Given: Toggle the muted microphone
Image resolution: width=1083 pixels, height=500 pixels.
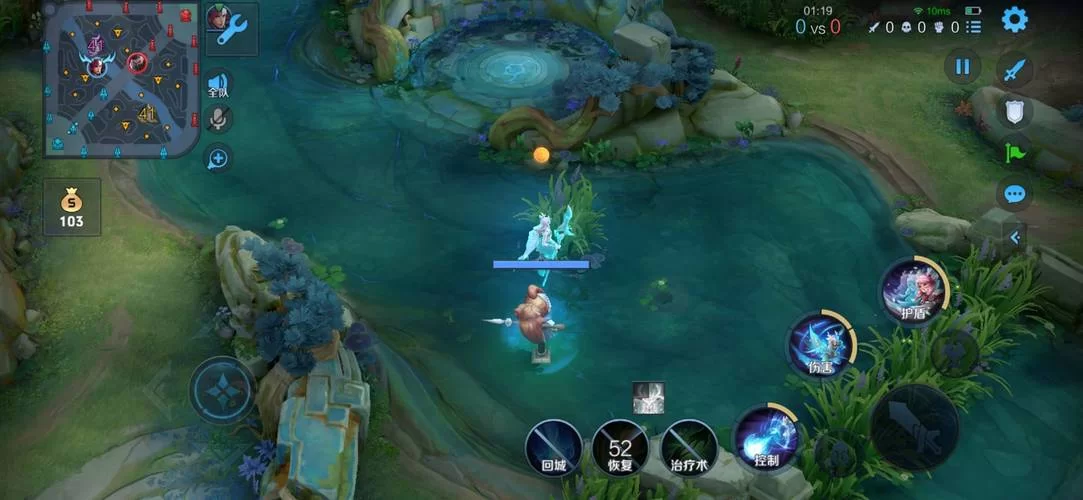Looking at the screenshot, I should tap(217, 120).
